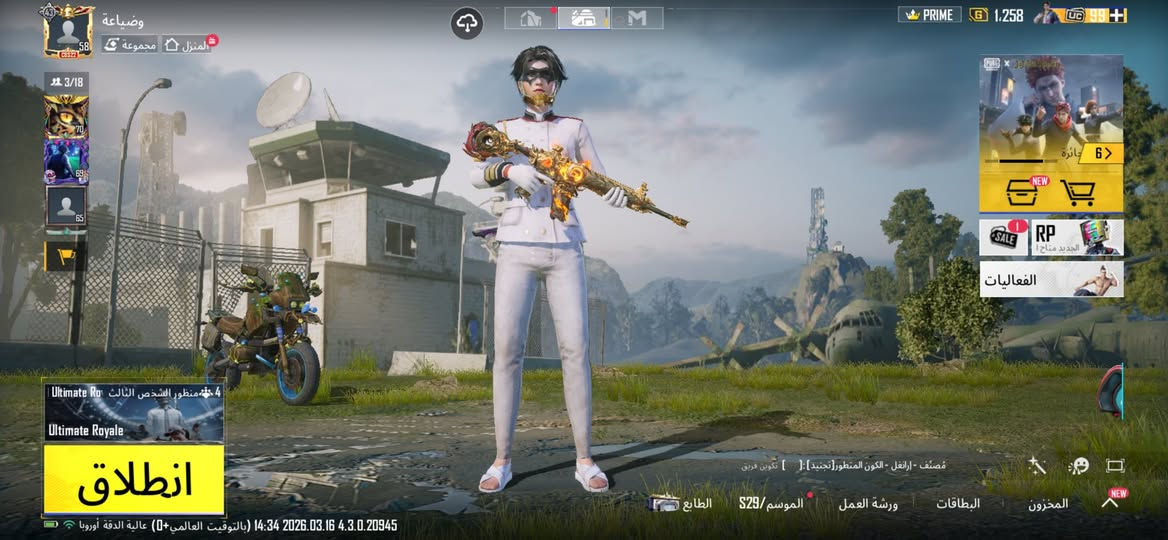Open the crate icon marked NEW
Screen dimensions: 1168x540
(x=1019, y=191)
